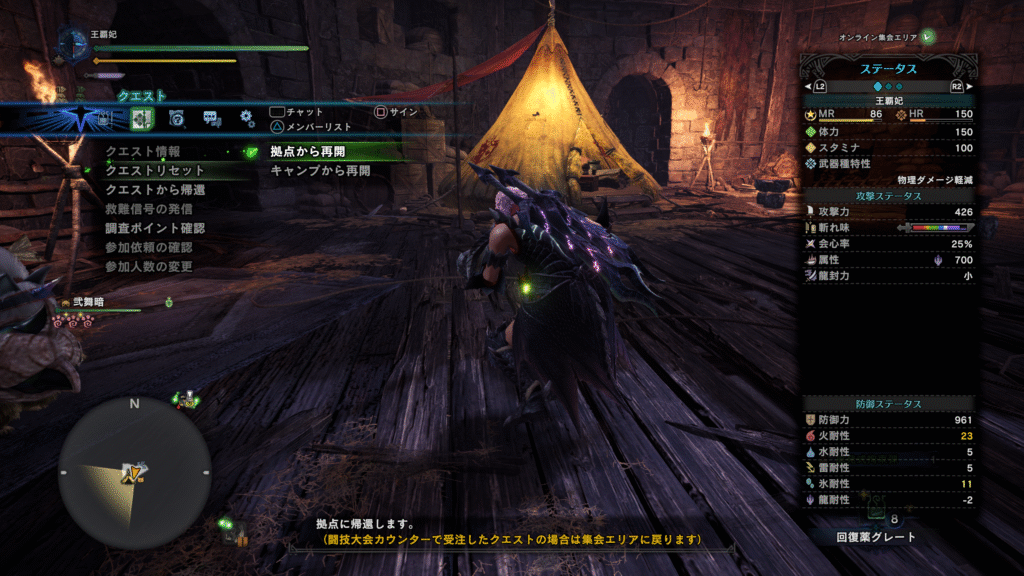Click the circular minimap
This screenshot has width=1024, height=576.
coord(134,469)
